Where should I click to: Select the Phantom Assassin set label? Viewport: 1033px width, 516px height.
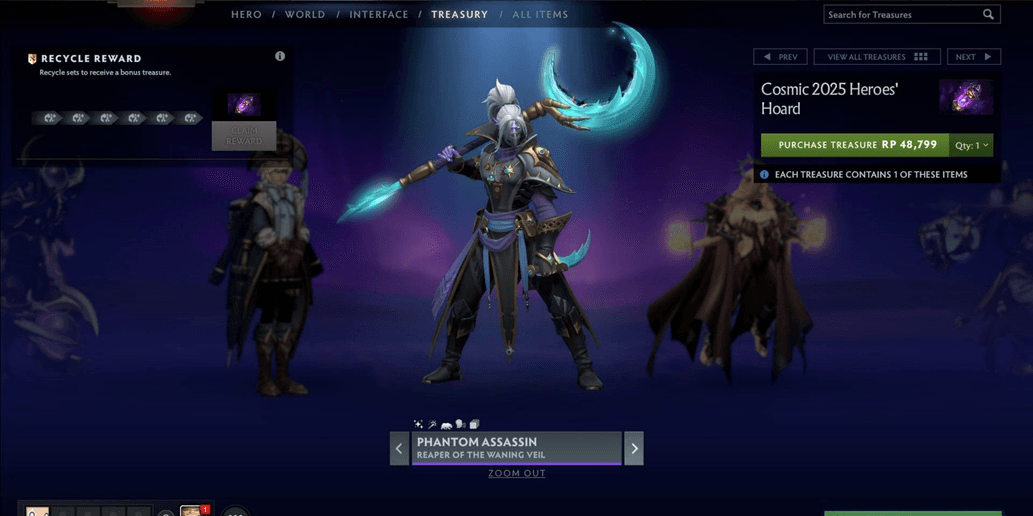click(x=516, y=448)
